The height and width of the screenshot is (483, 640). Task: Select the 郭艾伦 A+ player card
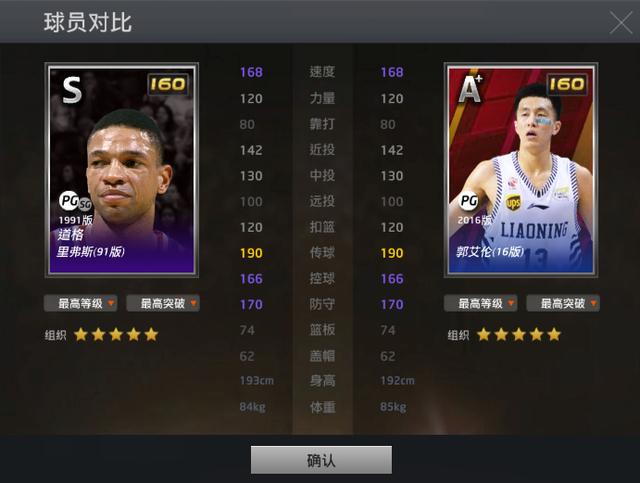pos(520,170)
